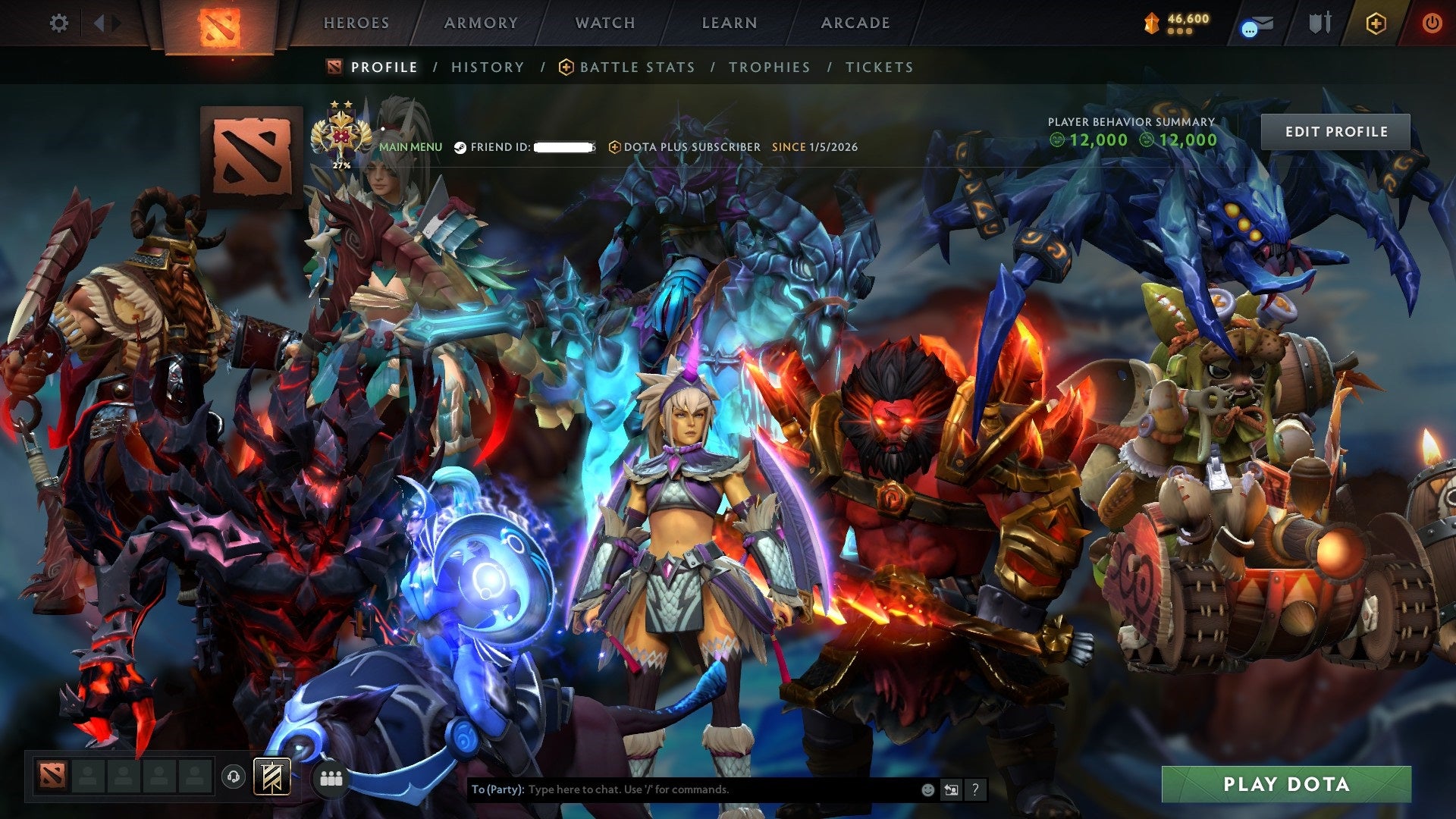Viewport: 1456px width, 819px height.
Task: Click the chat help question mark toggle
Action: tap(975, 789)
